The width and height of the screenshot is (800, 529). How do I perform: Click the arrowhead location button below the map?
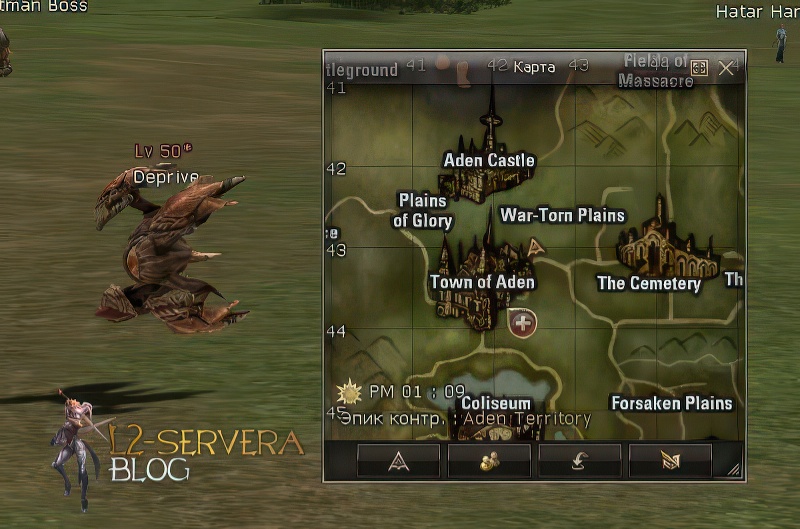click(x=398, y=460)
